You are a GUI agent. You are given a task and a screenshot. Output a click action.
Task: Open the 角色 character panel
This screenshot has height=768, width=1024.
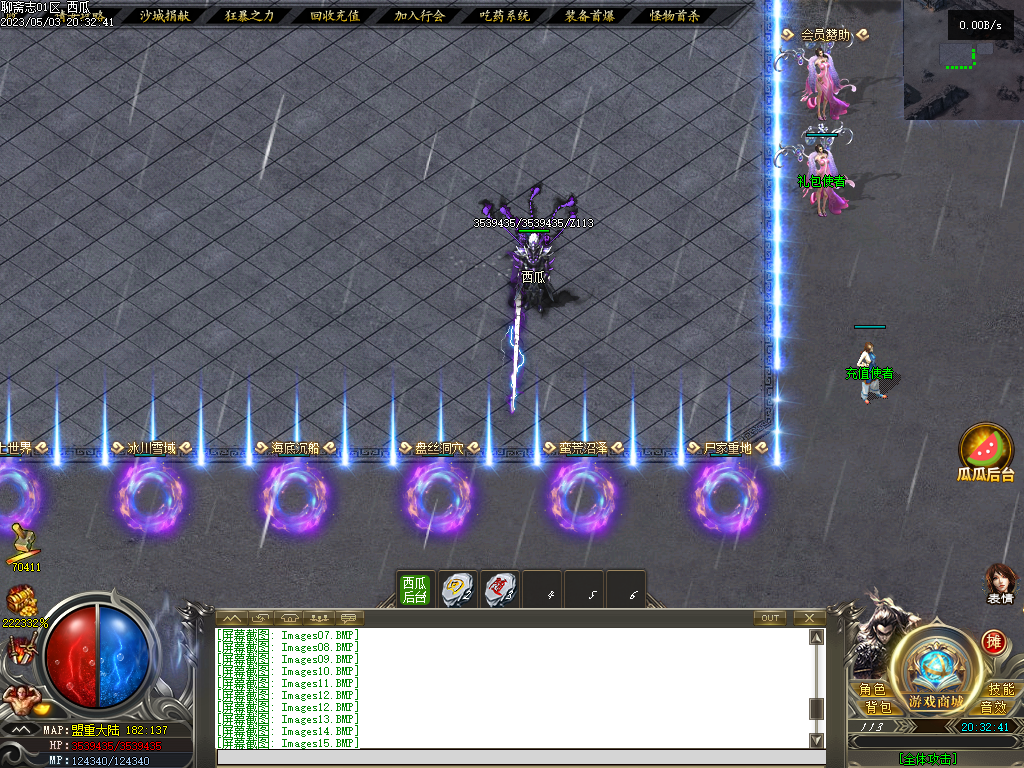871,690
